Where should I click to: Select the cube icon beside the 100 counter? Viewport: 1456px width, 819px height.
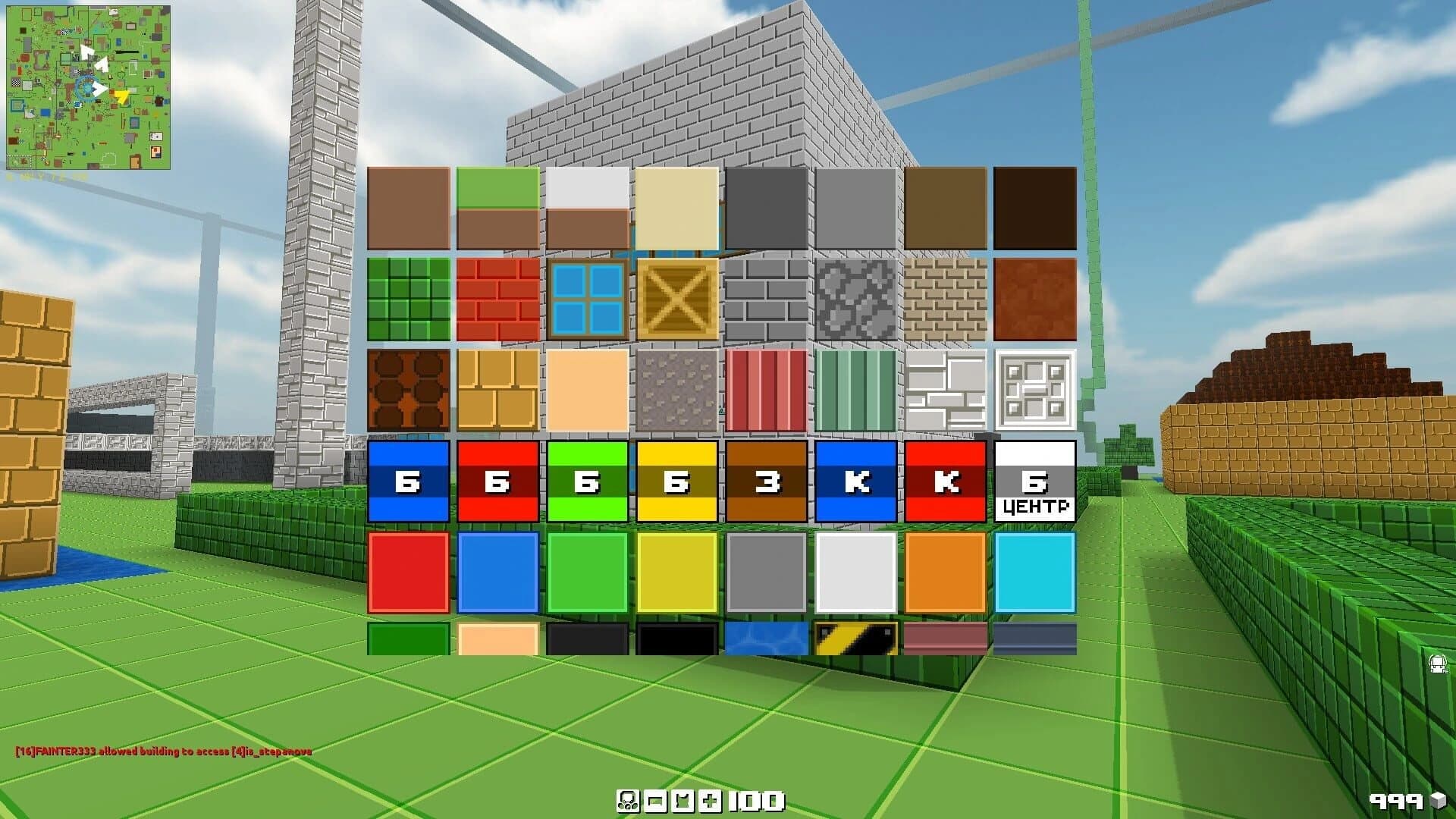pos(683,801)
